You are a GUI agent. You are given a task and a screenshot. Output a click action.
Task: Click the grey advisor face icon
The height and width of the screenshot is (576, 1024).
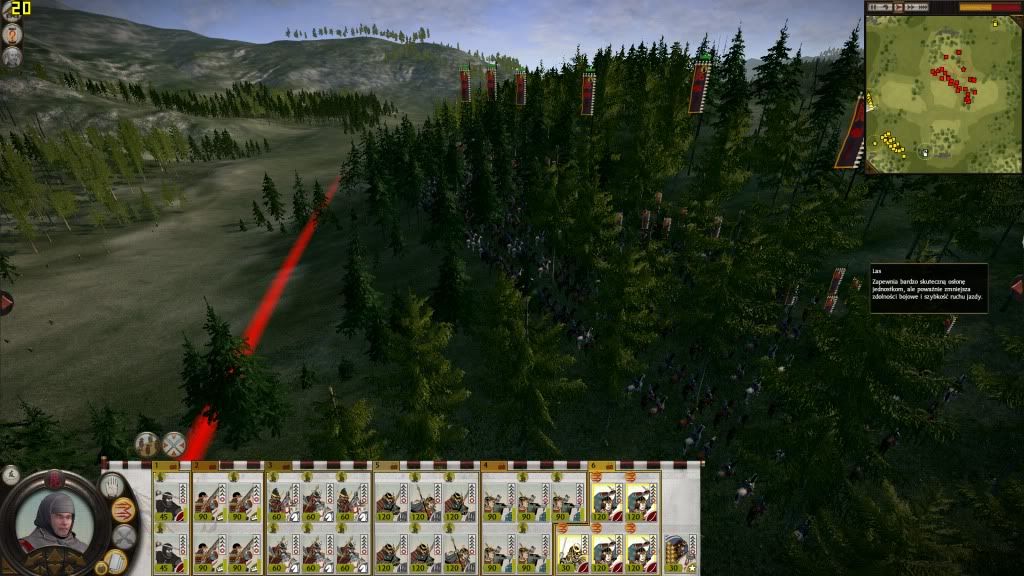[x=13, y=57]
